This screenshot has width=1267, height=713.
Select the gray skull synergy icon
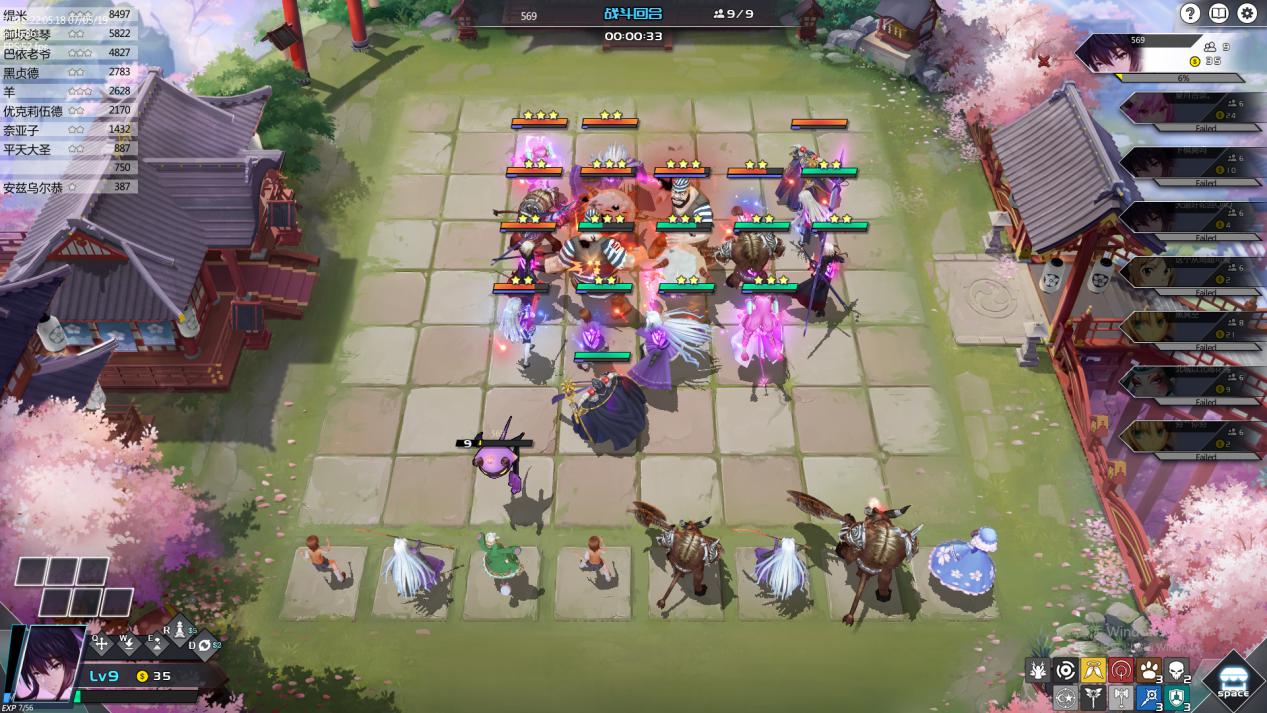[x=1178, y=670]
